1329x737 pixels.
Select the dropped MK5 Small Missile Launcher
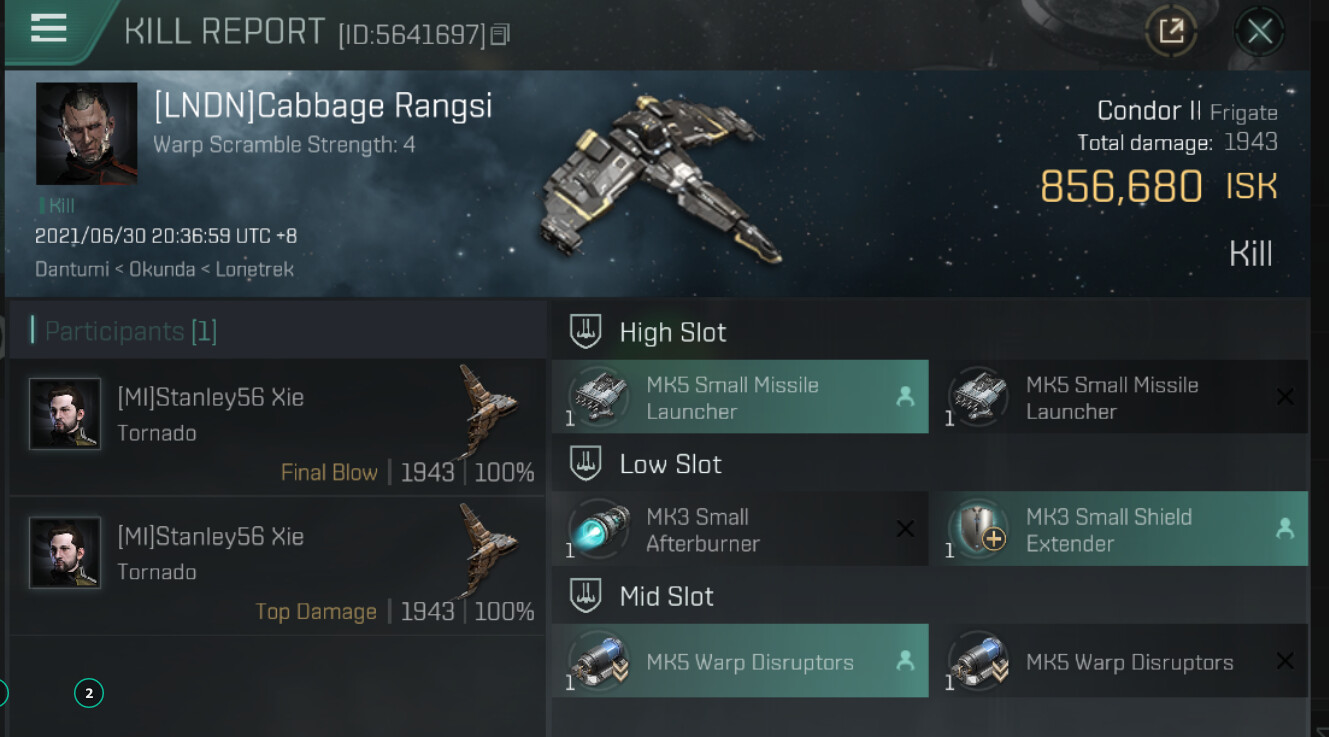coord(740,397)
